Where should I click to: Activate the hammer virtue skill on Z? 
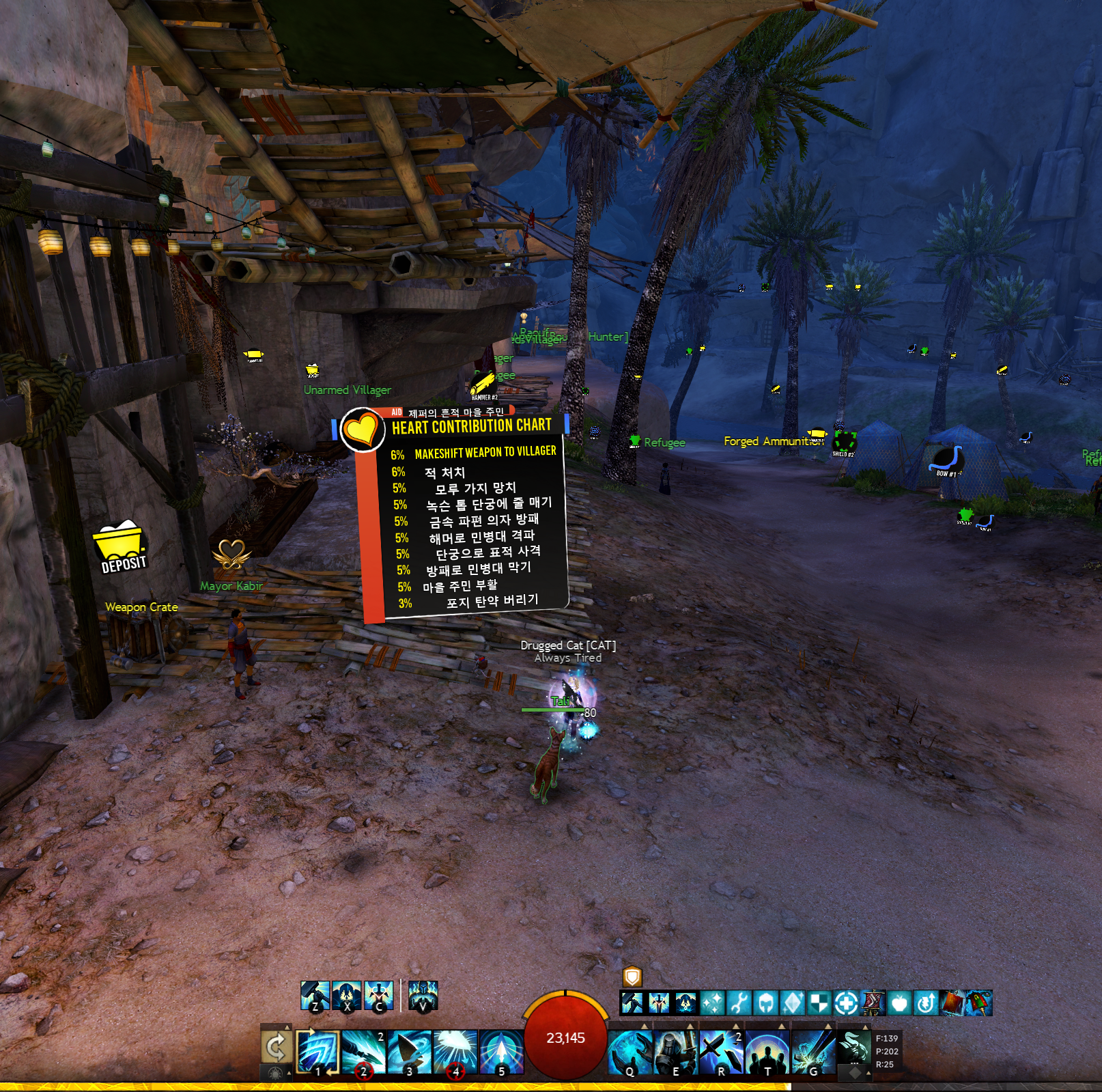[315, 996]
